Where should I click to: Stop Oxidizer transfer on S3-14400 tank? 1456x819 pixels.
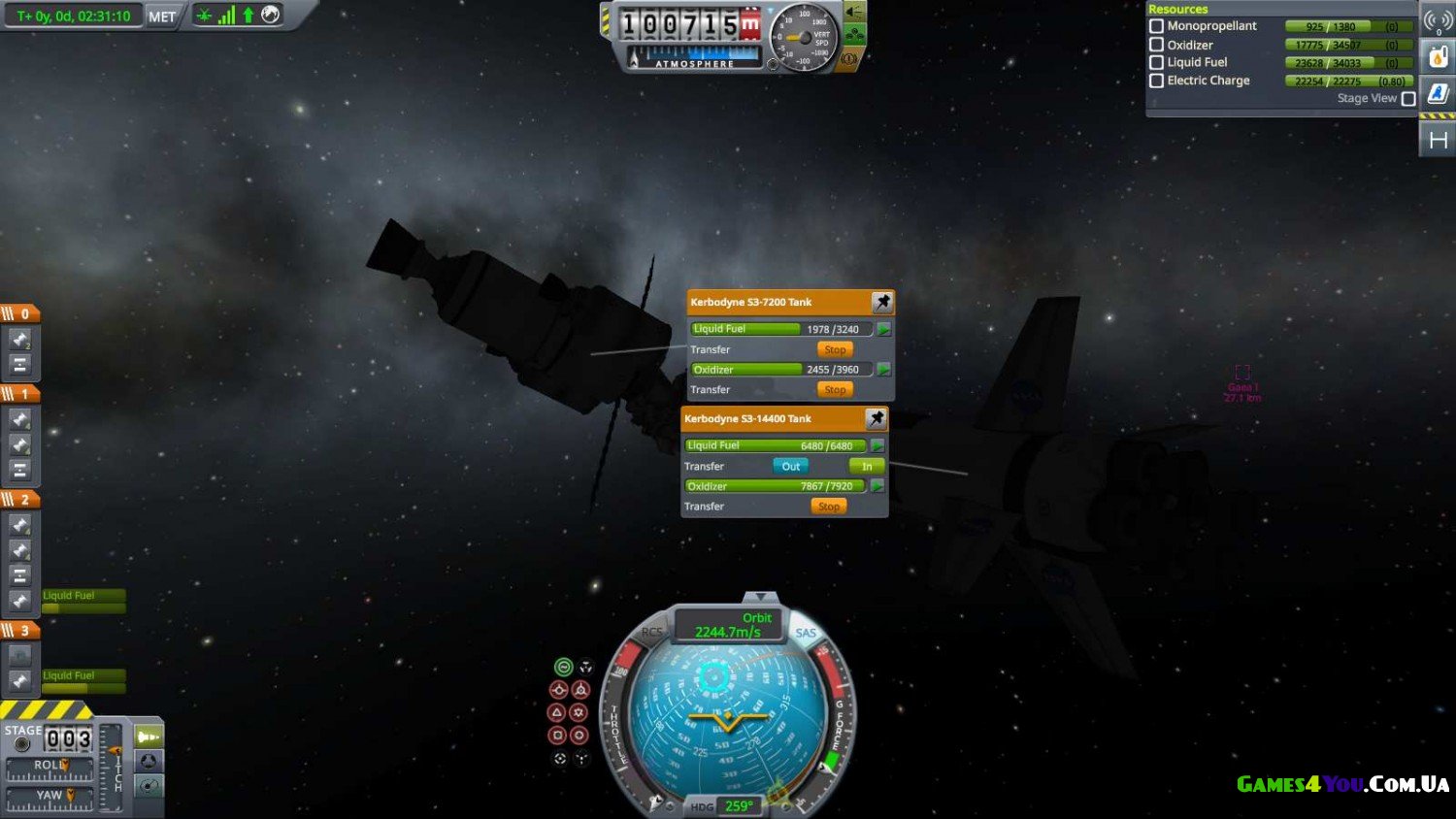[x=828, y=507]
